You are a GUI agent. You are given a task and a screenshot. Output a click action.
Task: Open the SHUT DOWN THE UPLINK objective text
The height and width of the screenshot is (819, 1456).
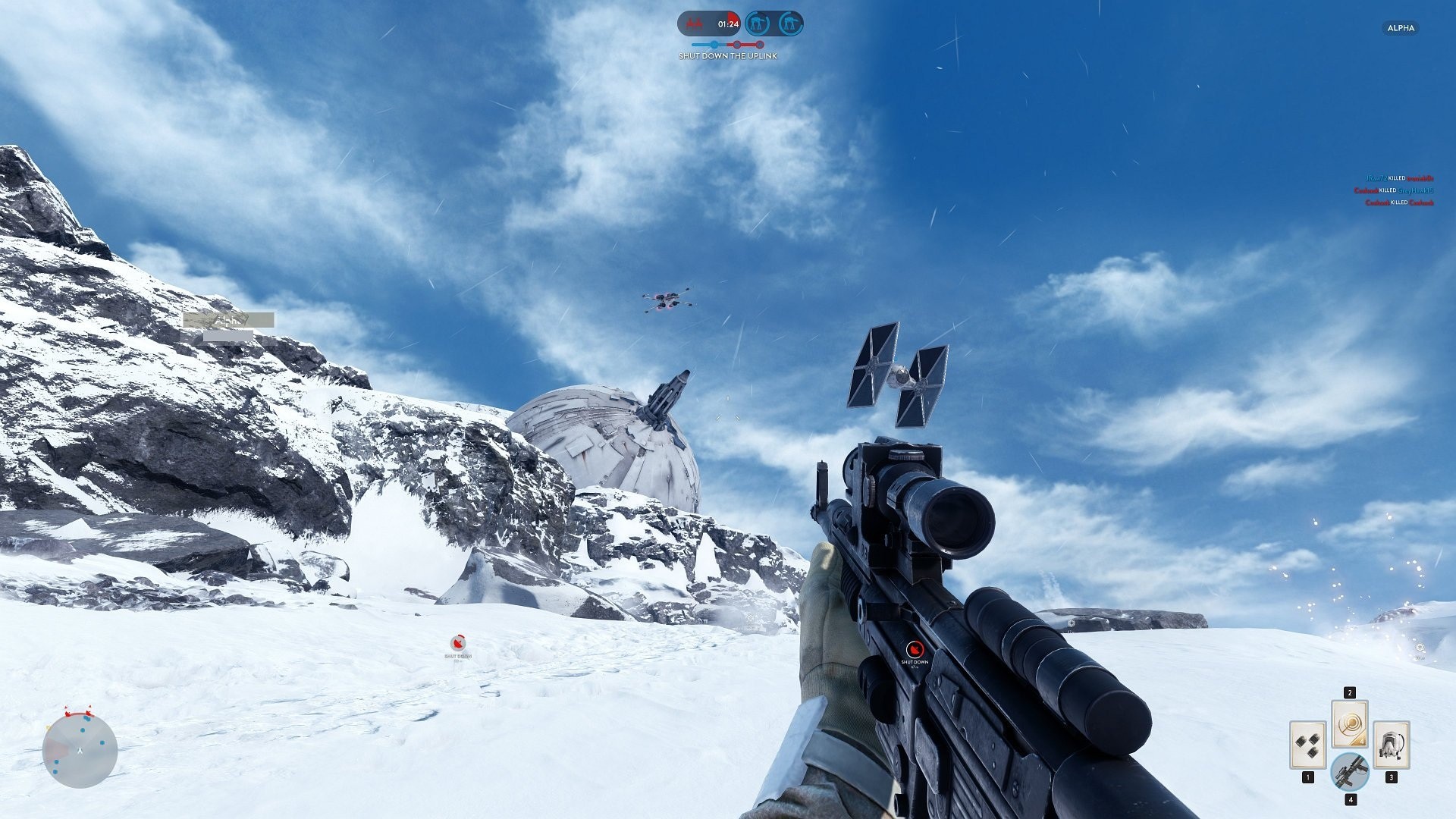pos(726,56)
